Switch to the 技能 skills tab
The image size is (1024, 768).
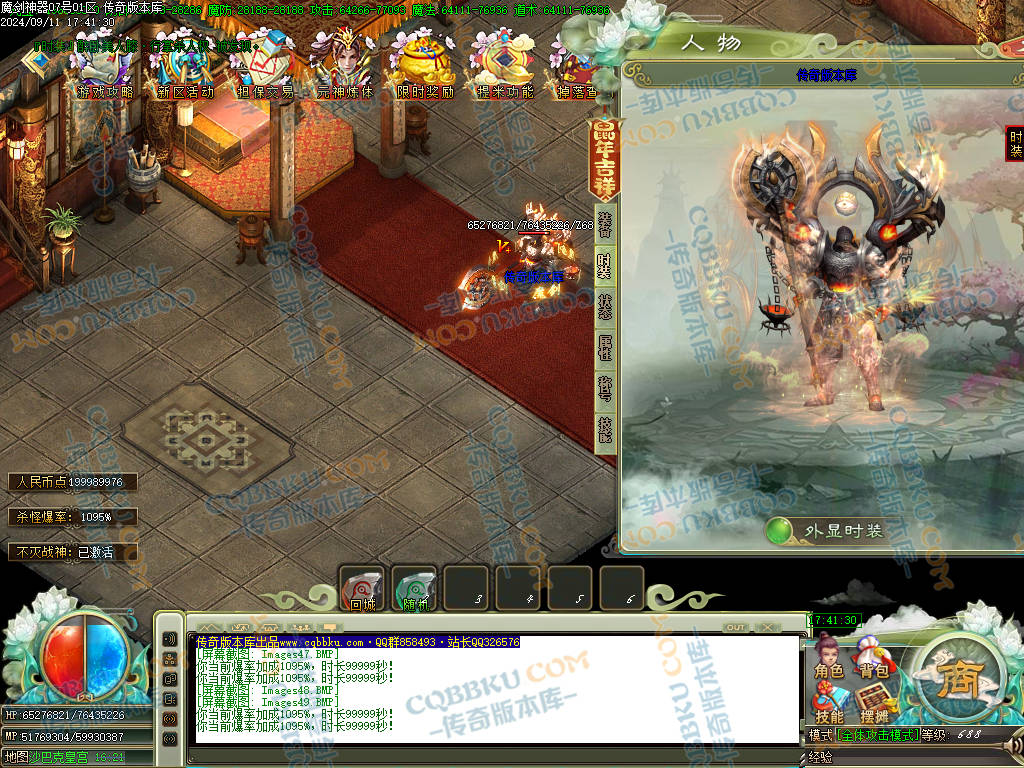[605, 430]
